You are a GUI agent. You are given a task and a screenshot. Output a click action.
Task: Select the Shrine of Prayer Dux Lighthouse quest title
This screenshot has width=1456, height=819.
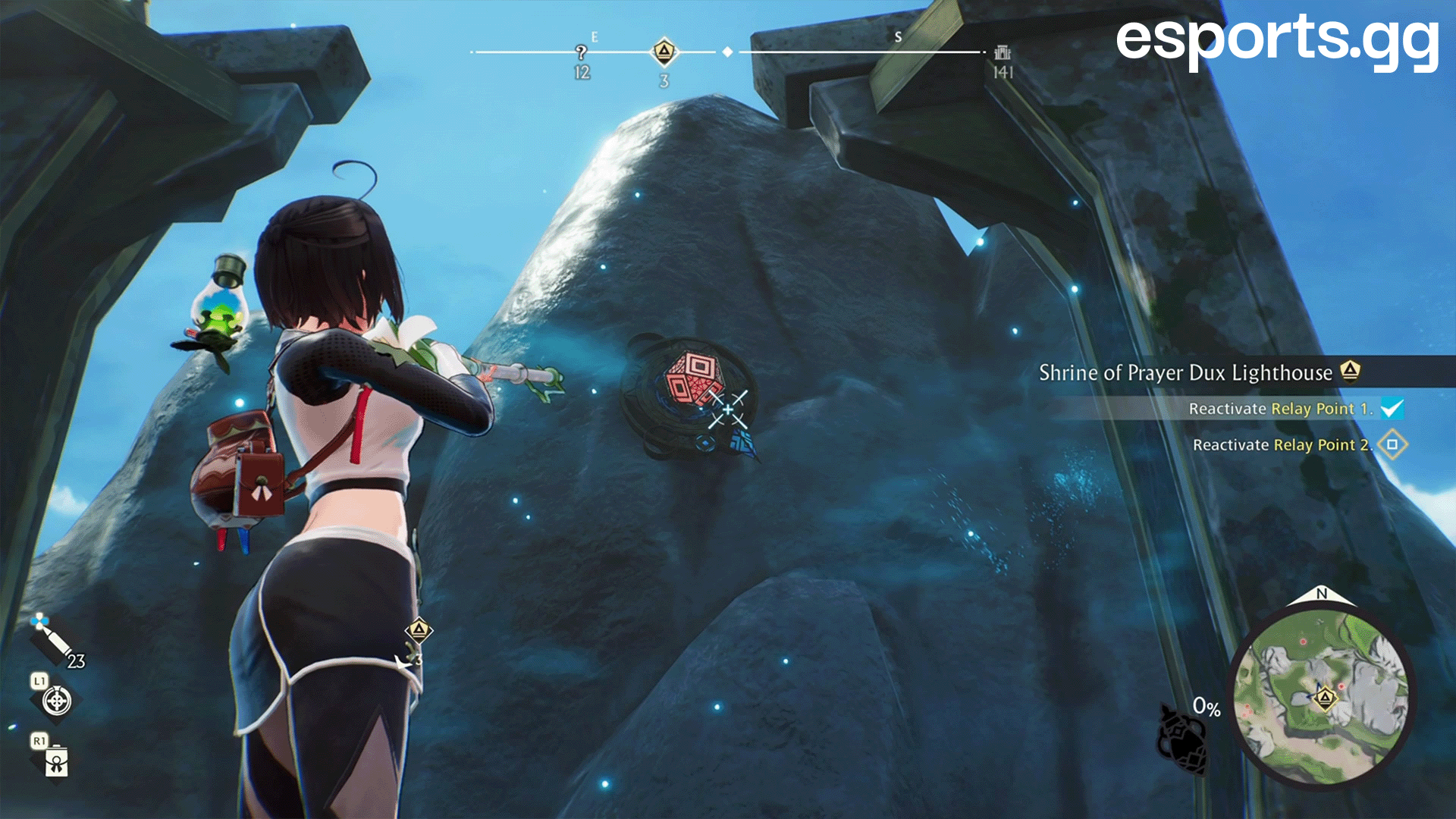click(1185, 372)
